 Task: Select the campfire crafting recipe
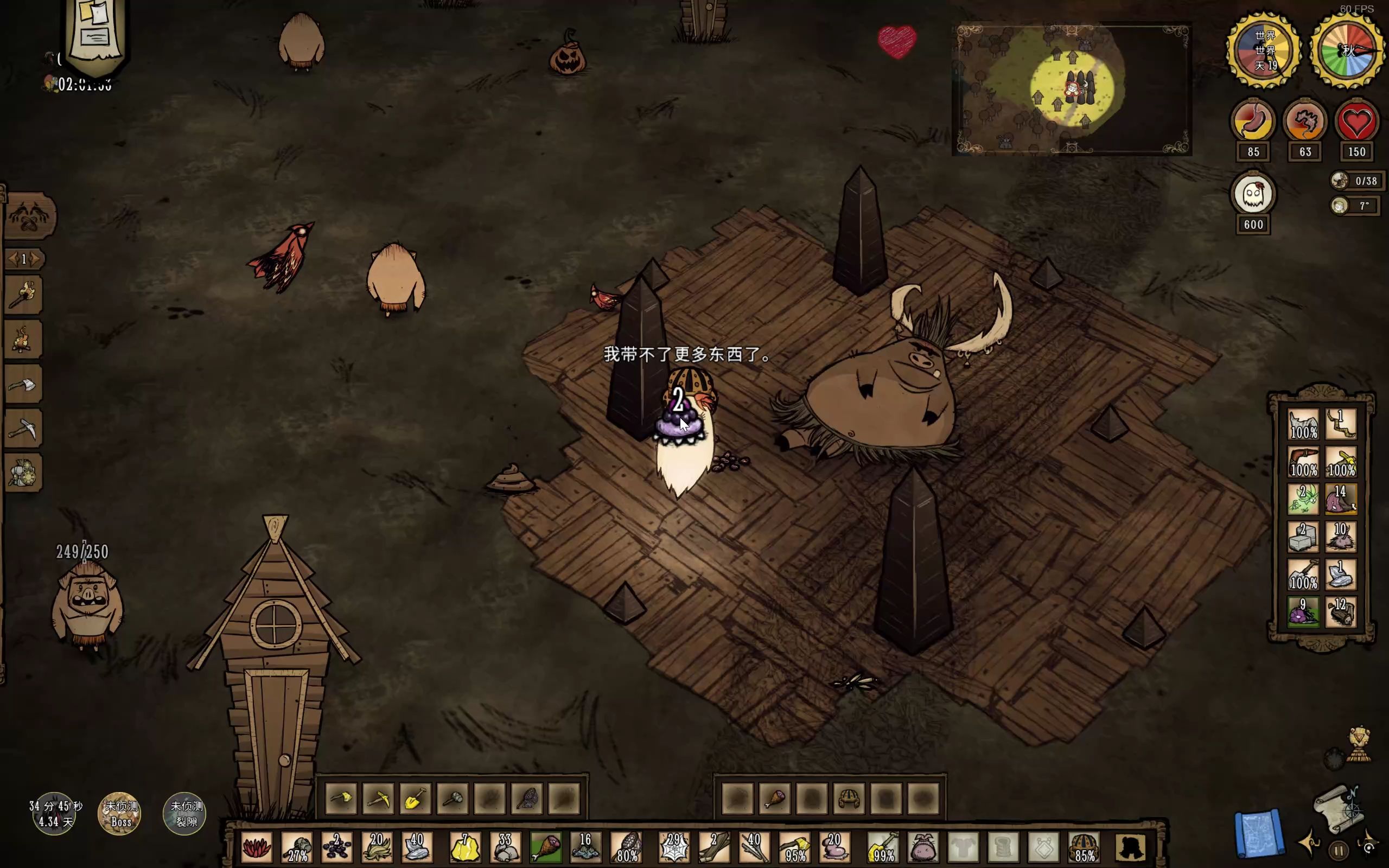tap(23, 340)
